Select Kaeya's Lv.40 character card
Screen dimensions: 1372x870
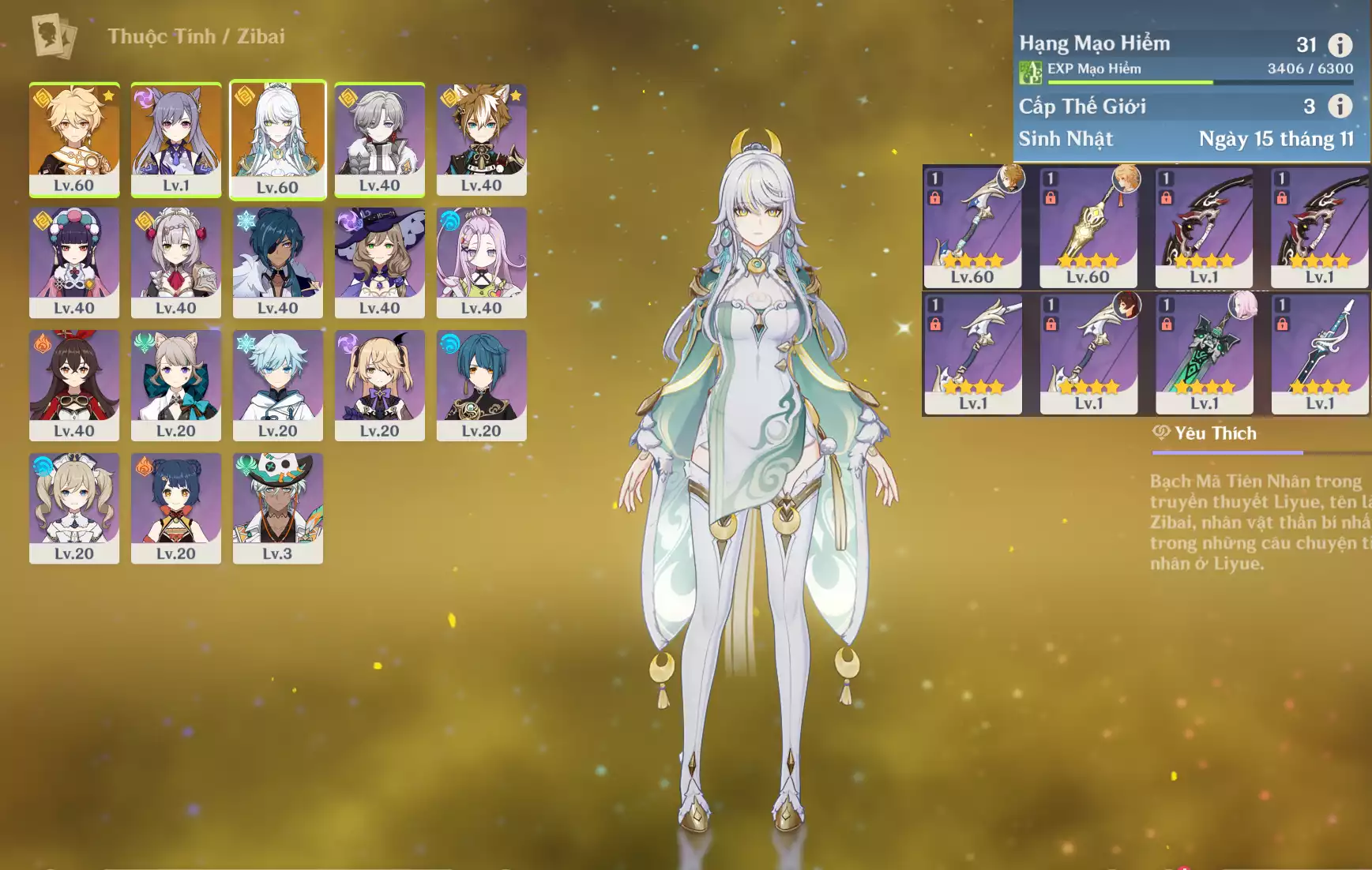277,262
